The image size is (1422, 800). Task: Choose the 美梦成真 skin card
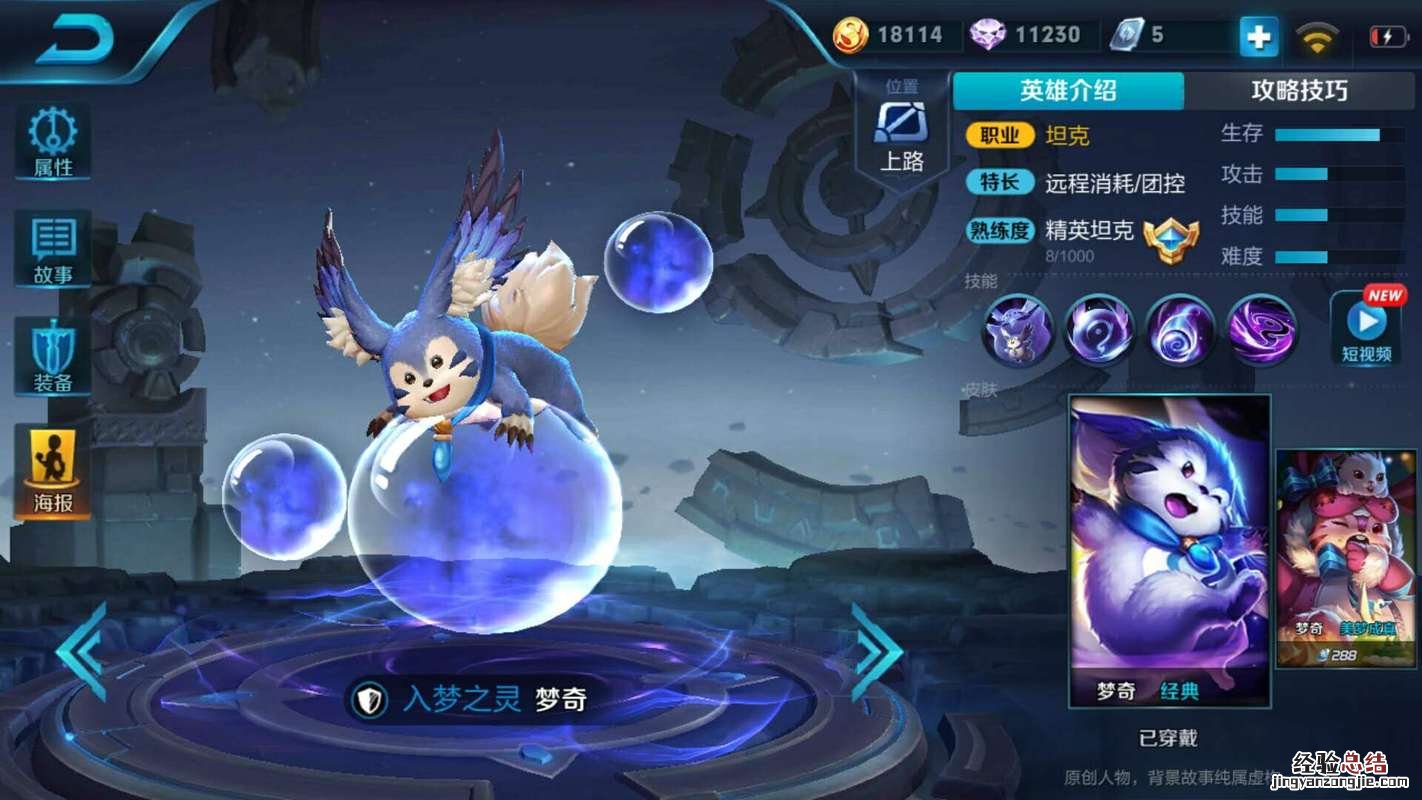coord(1347,559)
